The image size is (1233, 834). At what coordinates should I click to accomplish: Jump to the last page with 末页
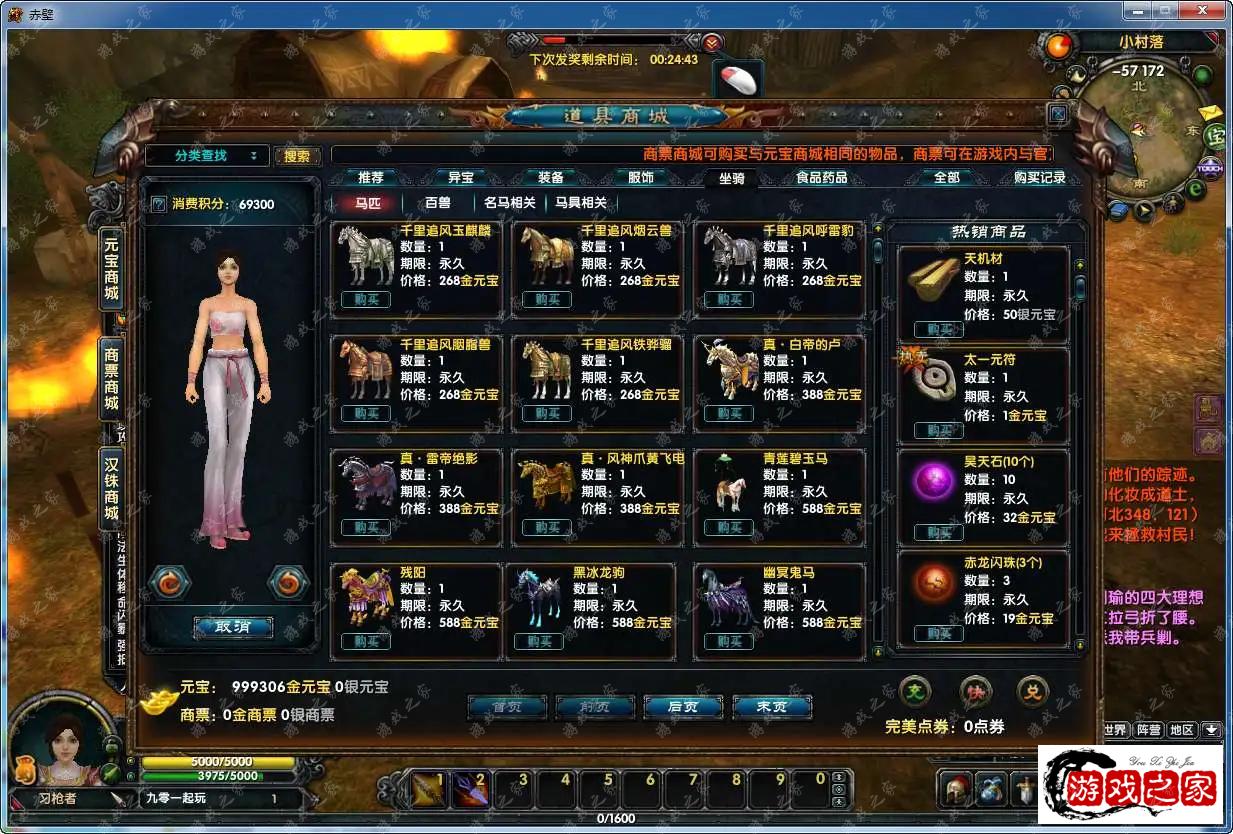coord(771,706)
